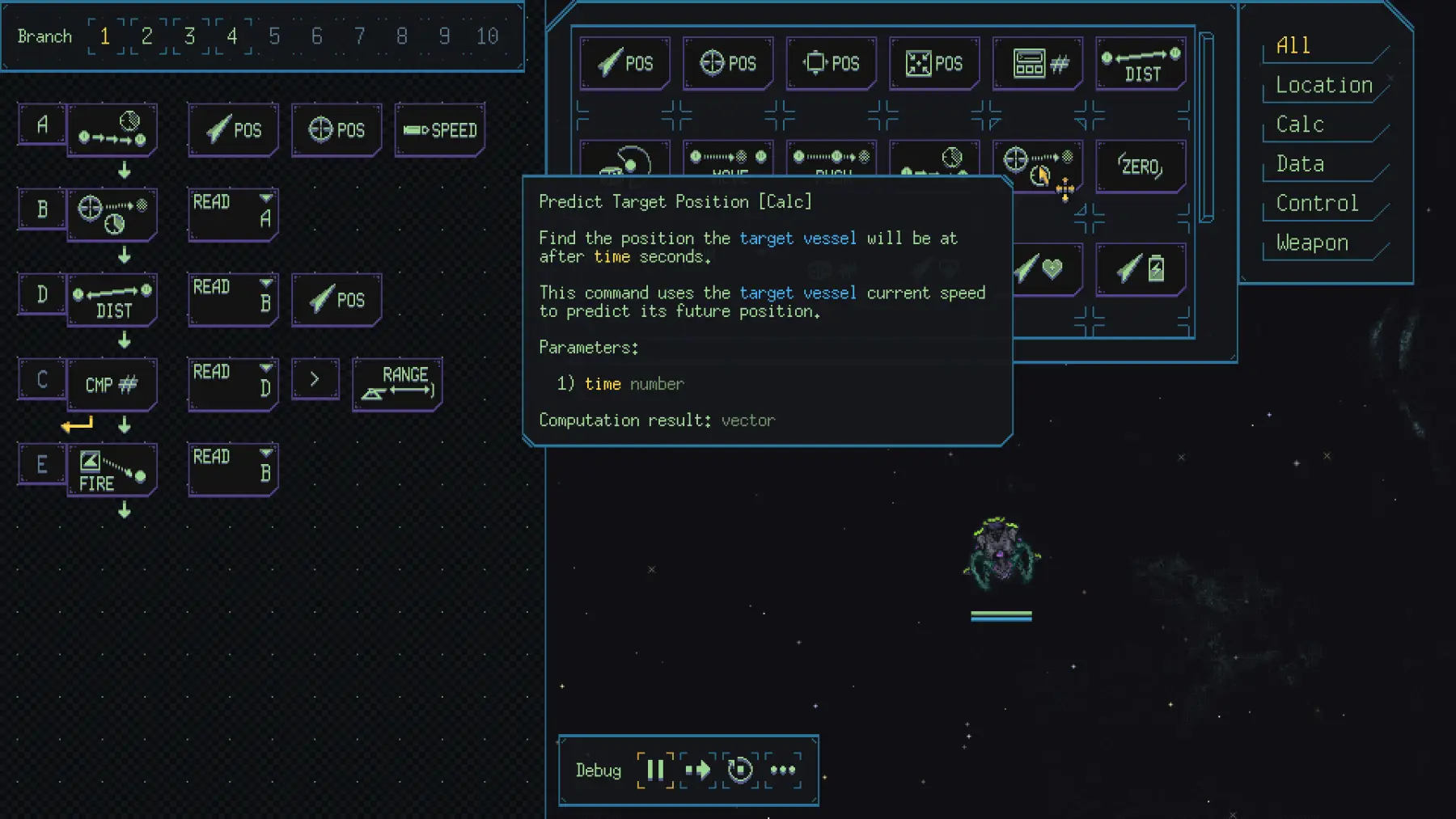Click the greater-than comparison operator
The height and width of the screenshot is (819, 1456).
tap(315, 379)
